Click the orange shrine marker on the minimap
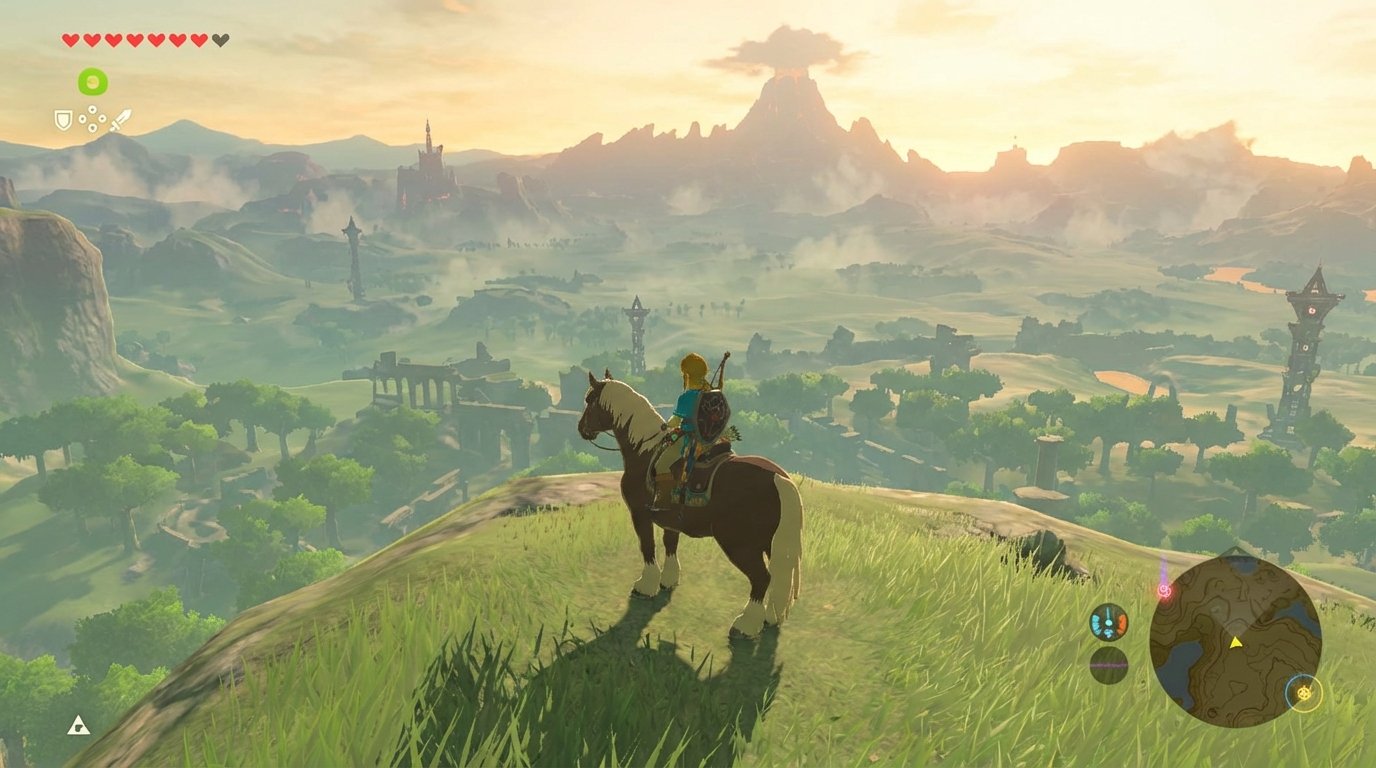 (1303, 692)
